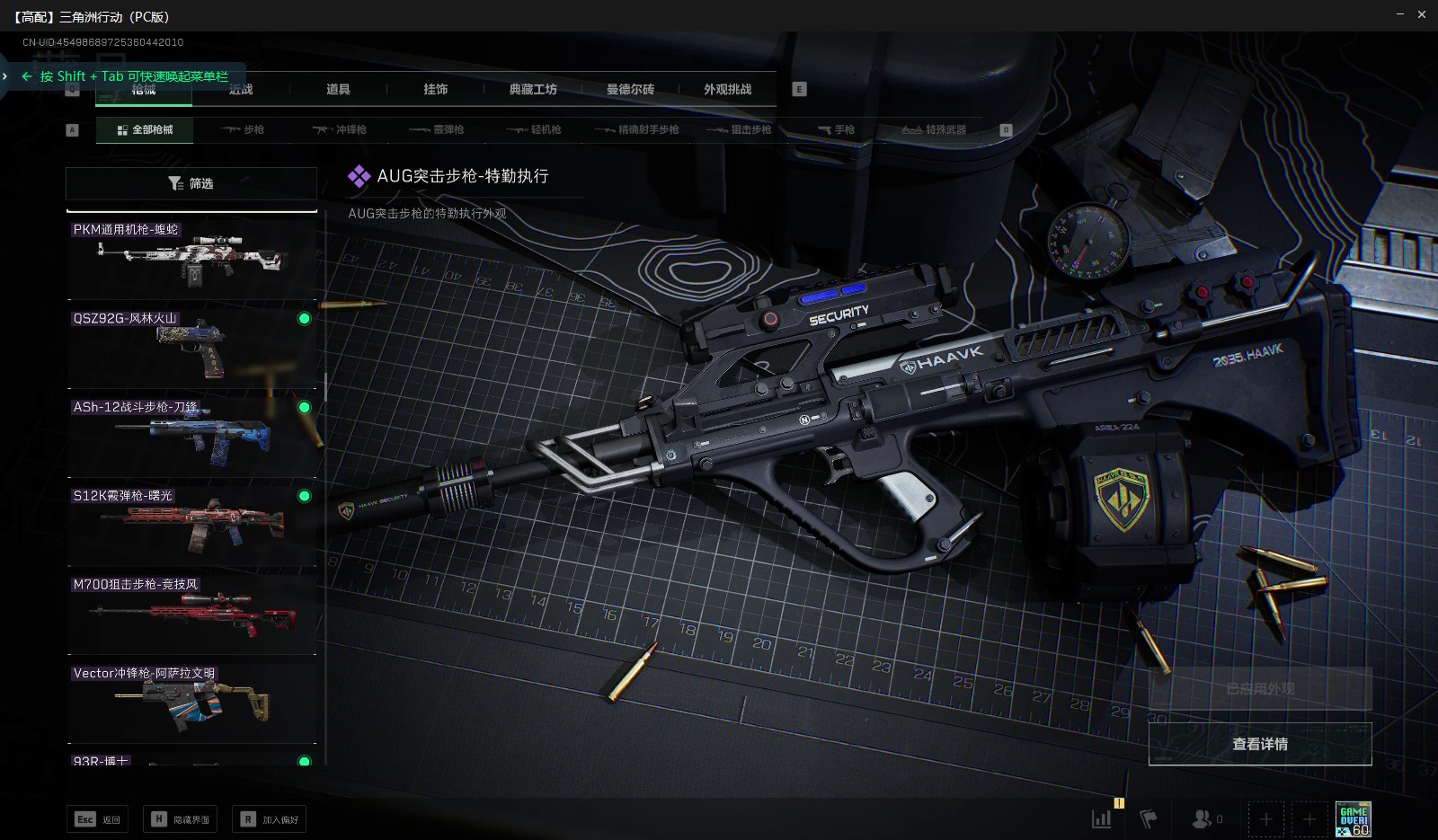
Task: Click the friends icon in bottom bar
Action: [x=1203, y=818]
